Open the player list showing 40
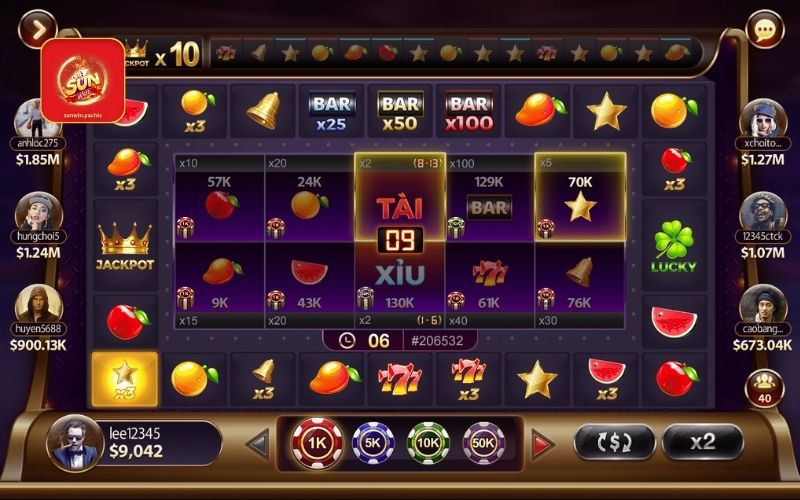Viewport: 800px width, 500px height. (767, 387)
